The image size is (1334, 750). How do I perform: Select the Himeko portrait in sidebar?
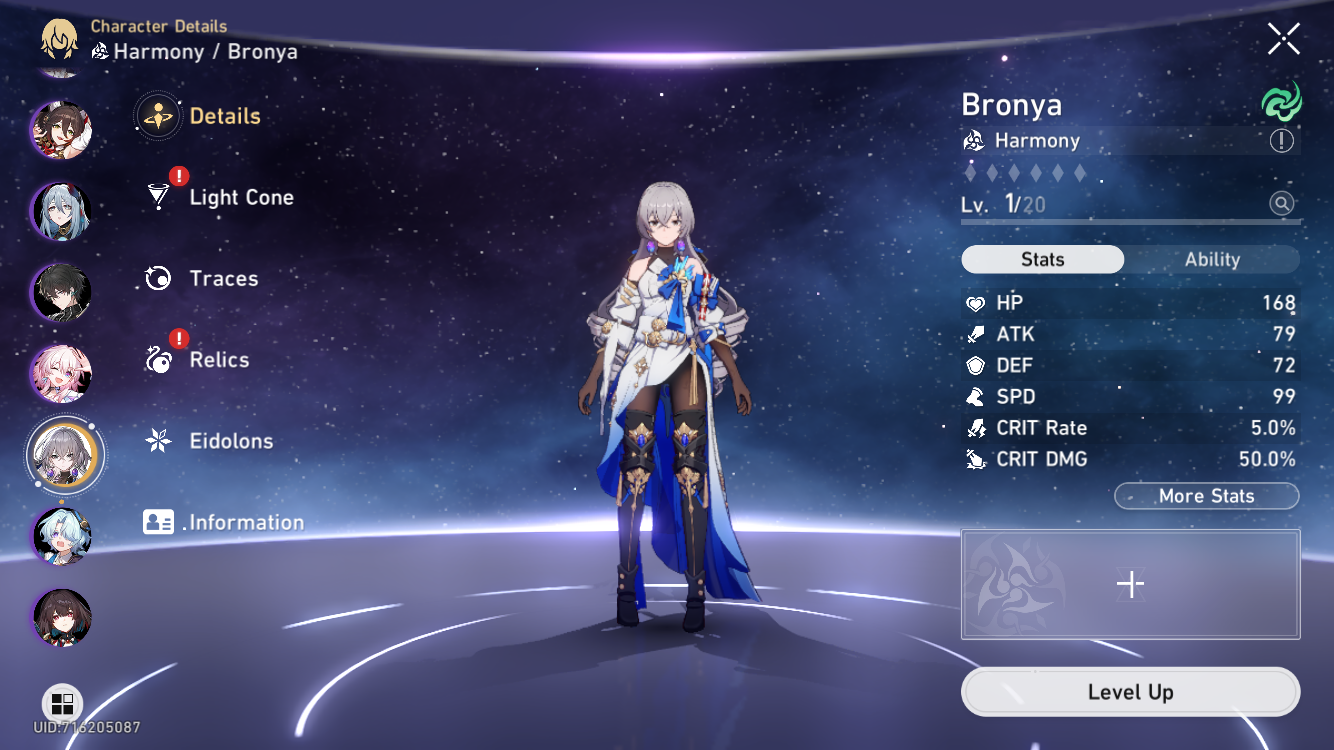click(62, 130)
